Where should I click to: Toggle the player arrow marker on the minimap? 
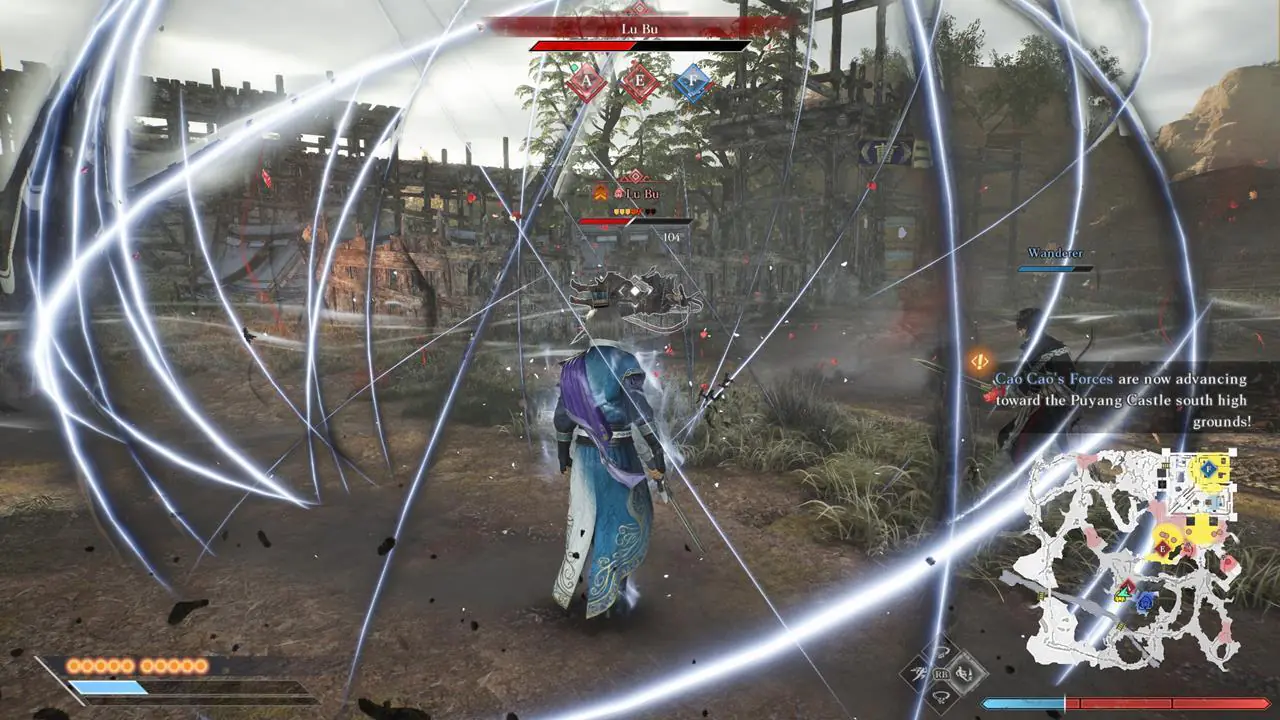1124,590
